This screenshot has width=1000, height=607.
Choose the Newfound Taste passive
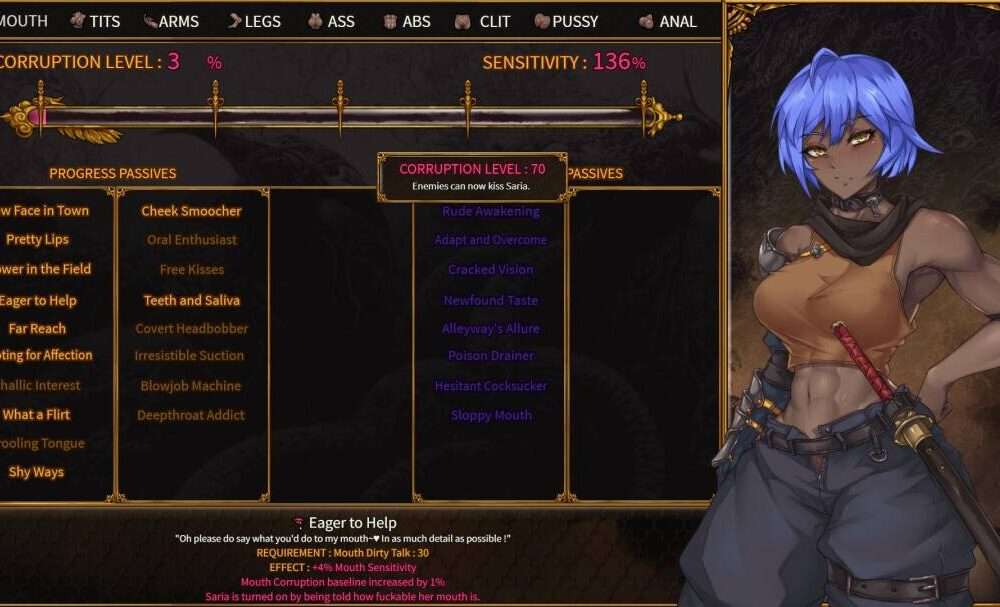coord(490,300)
